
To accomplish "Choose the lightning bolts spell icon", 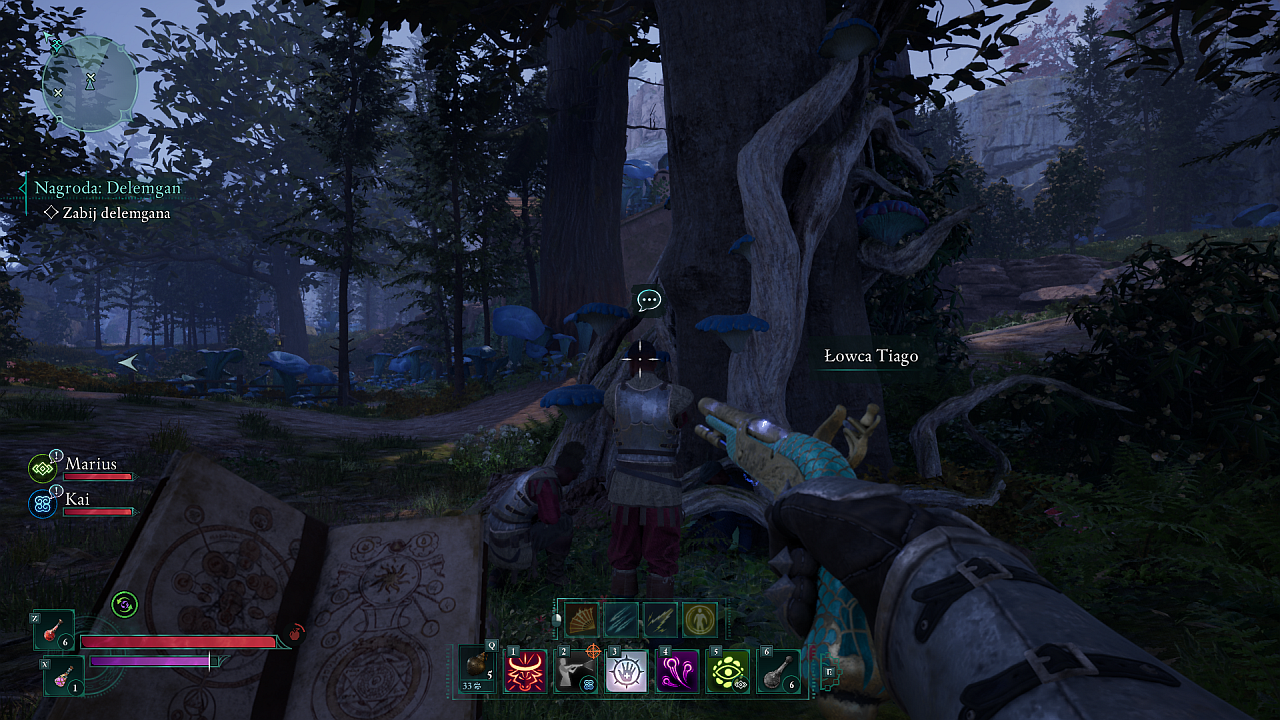I will point(660,620).
